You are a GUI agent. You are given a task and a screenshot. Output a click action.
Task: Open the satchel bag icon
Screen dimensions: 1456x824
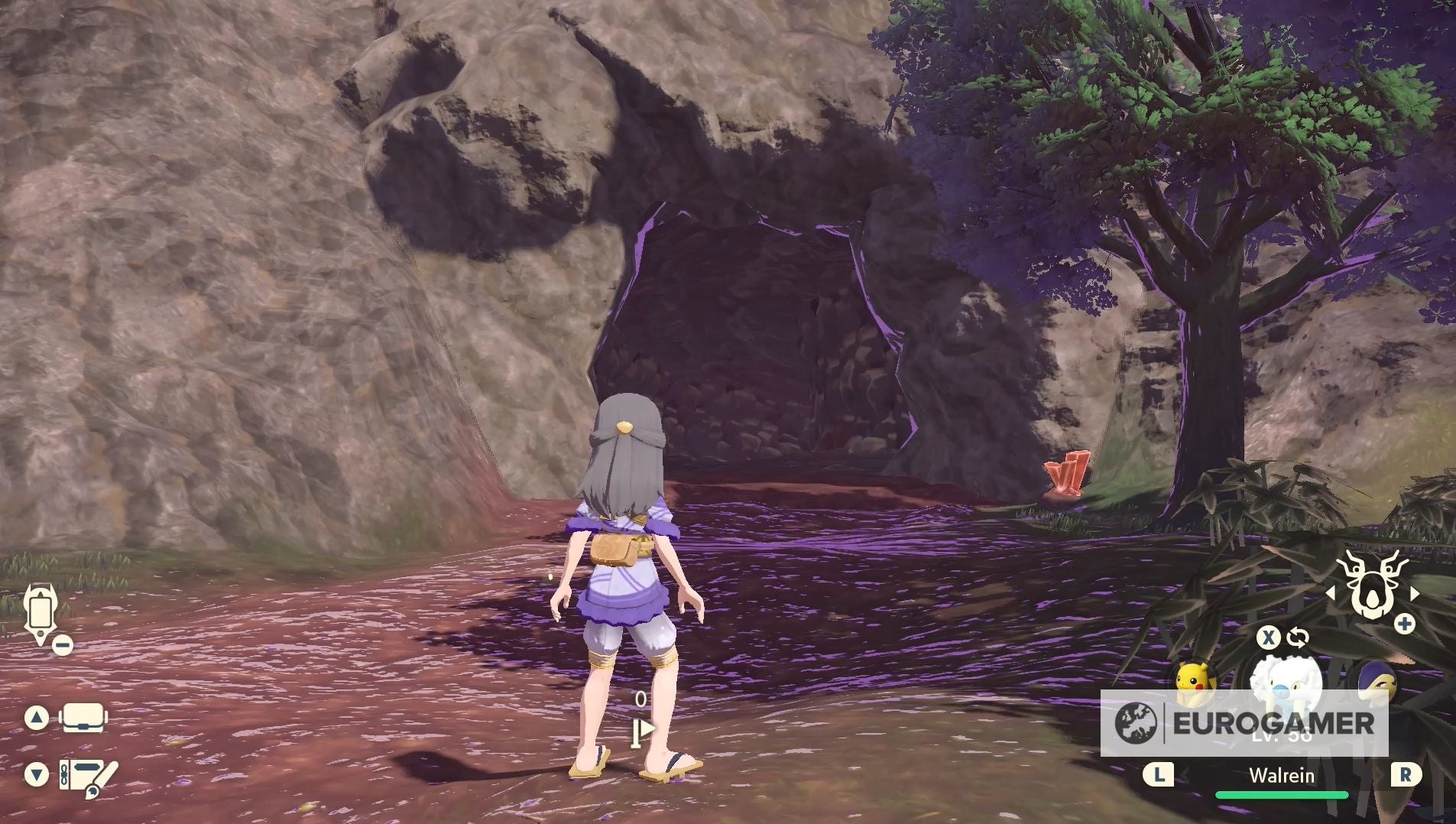[83, 718]
